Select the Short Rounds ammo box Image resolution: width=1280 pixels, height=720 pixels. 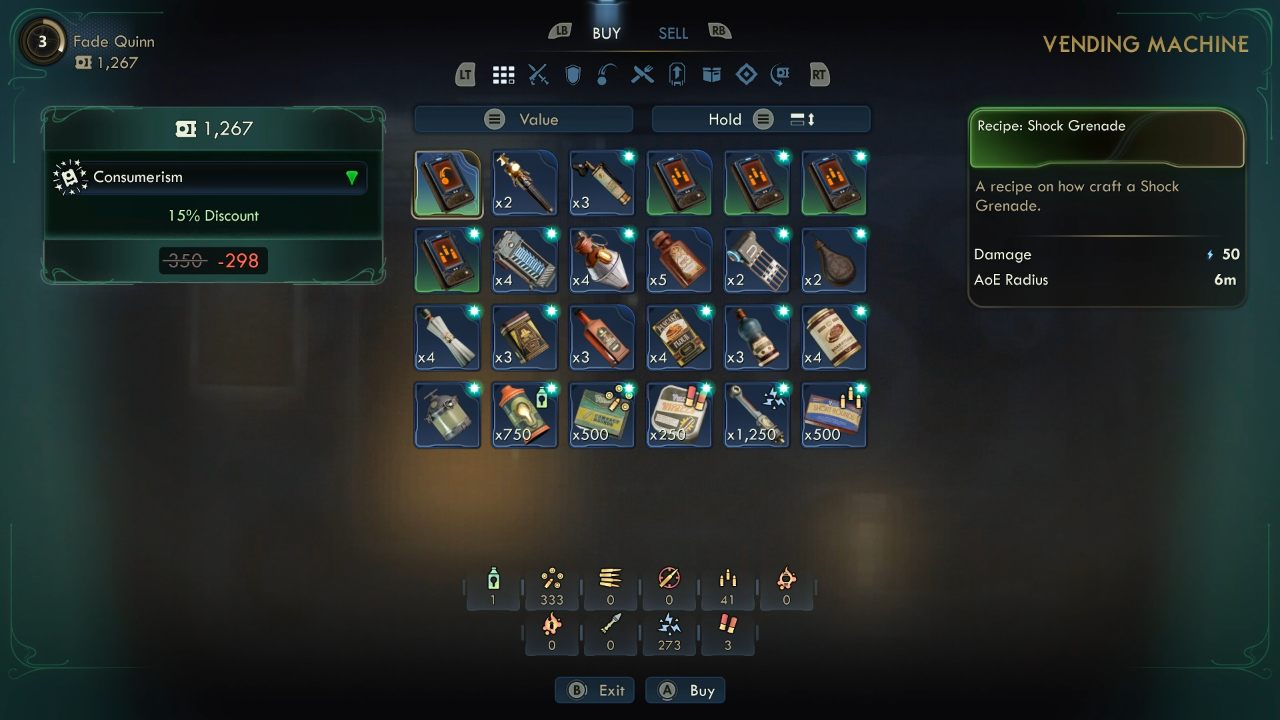(x=834, y=414)
